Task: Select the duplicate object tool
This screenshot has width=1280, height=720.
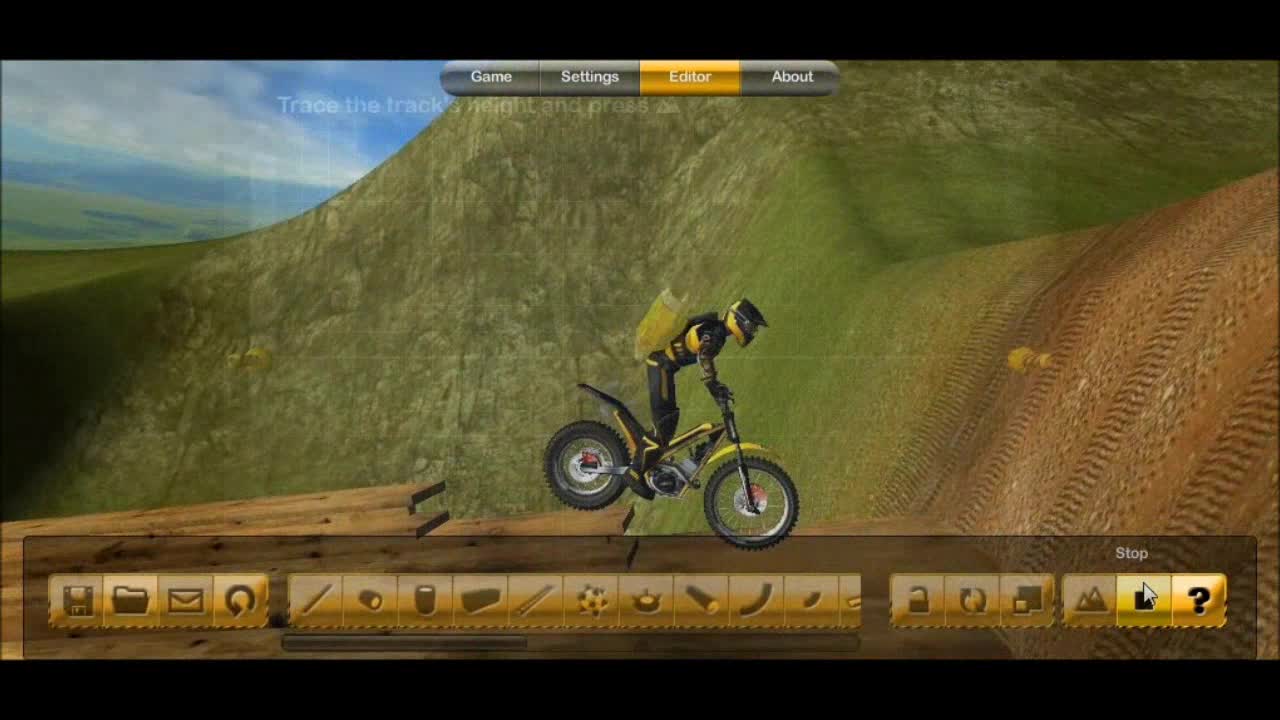Action: 1027,598
